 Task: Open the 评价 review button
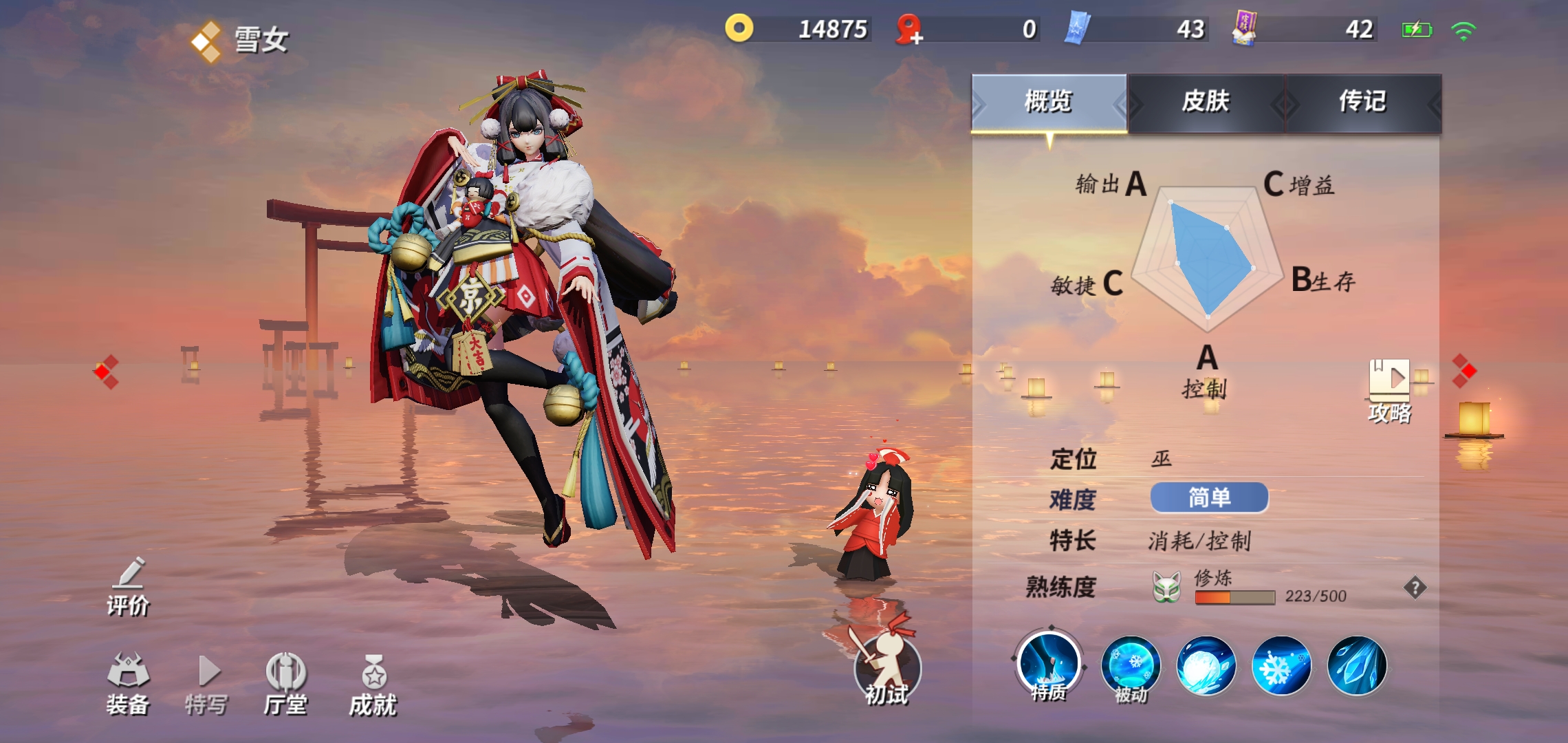[x=129, y=586]
